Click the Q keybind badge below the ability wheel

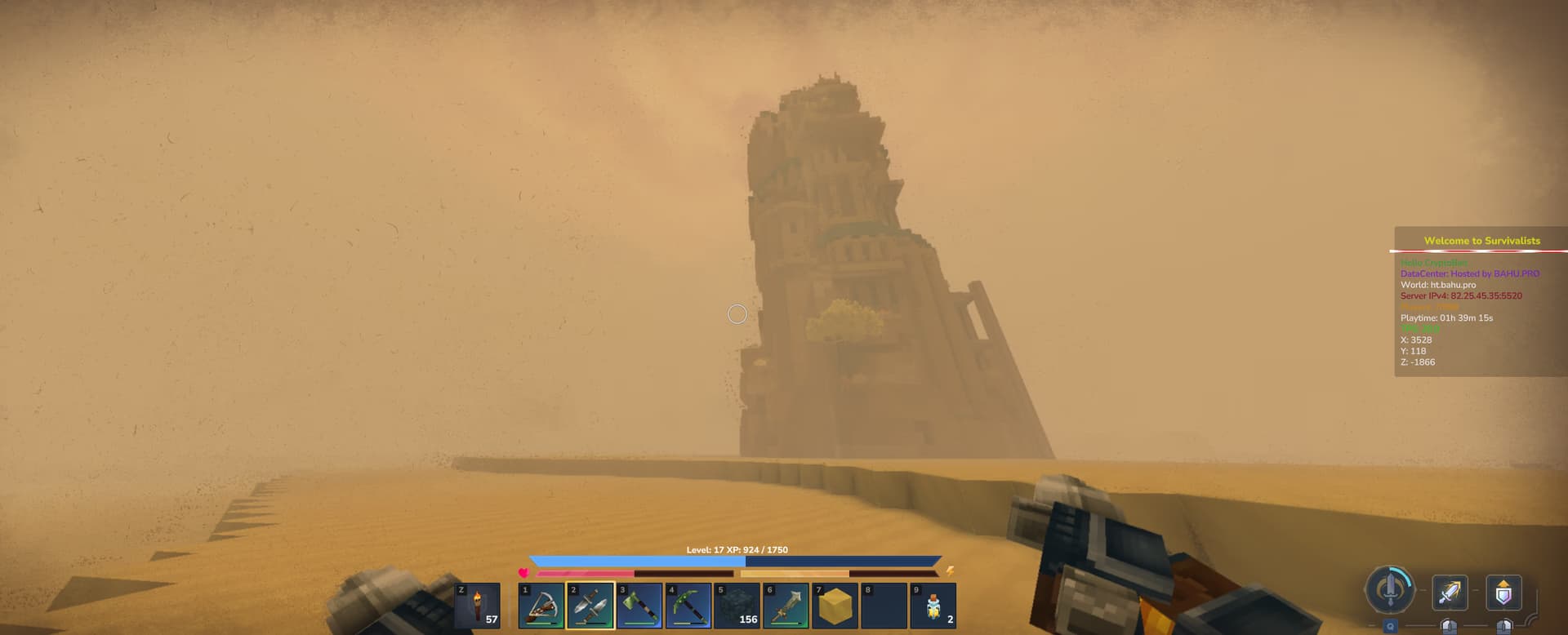(x=1391, y=625)
